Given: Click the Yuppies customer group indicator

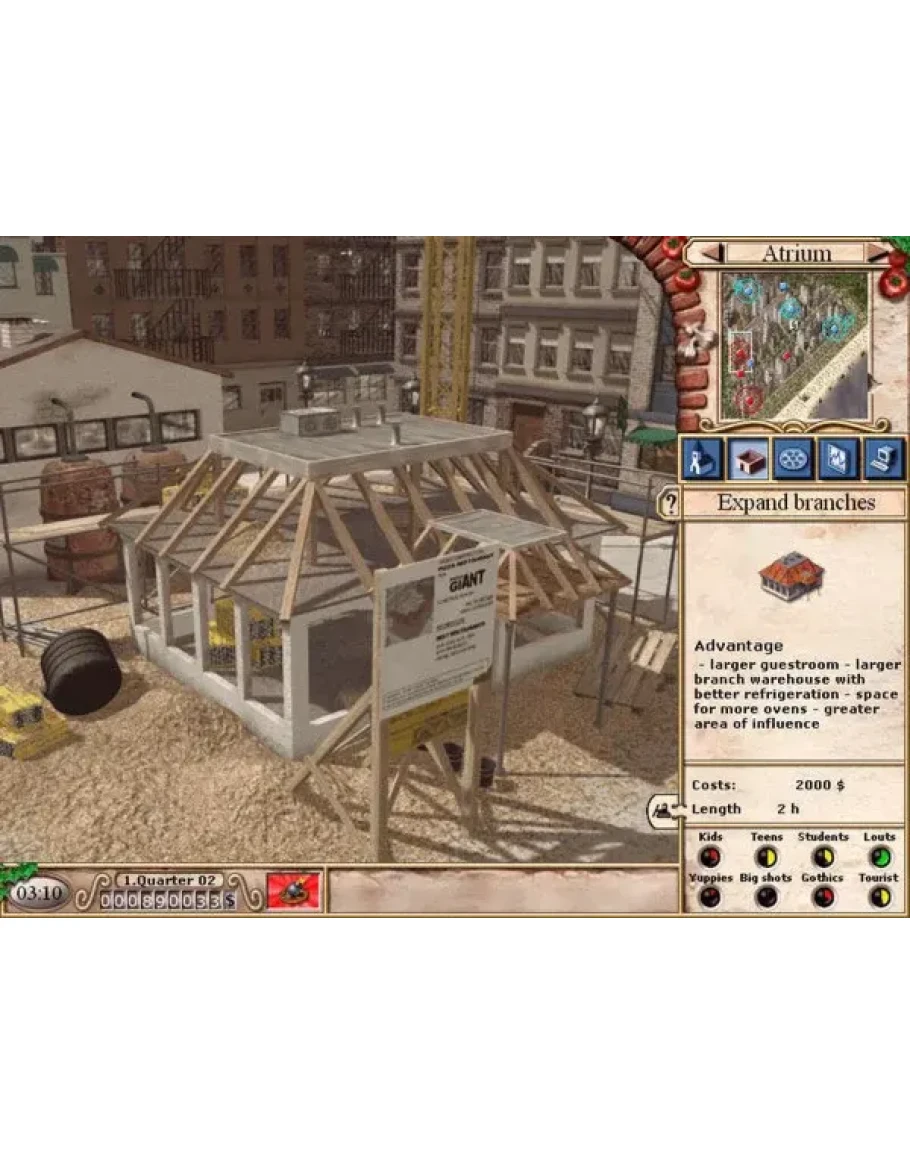Looking at the screenshot, I should point(710,897).
